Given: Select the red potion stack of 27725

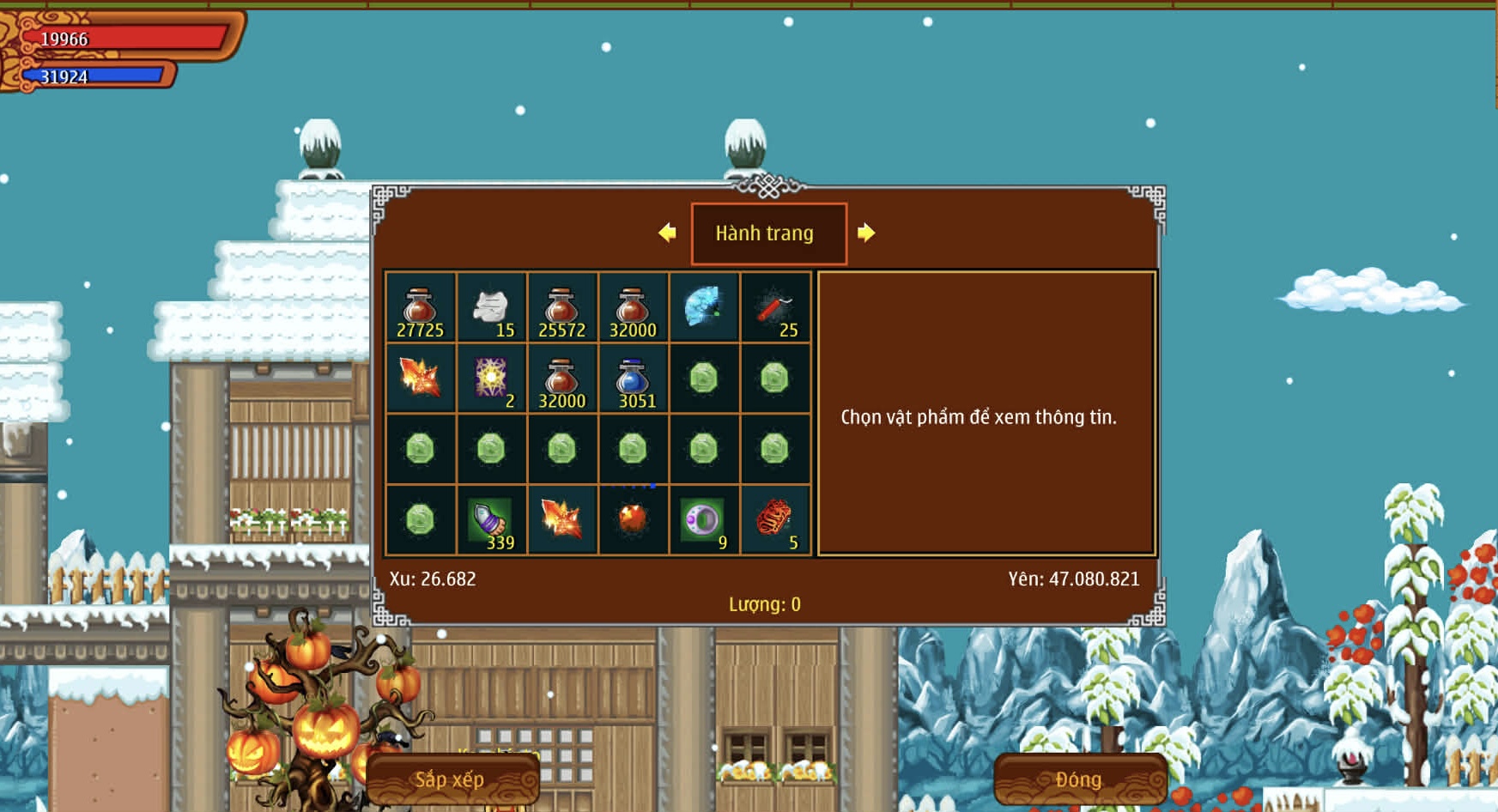Looking at the screenshot, I should pyautogui.click(x=420, y=308).
